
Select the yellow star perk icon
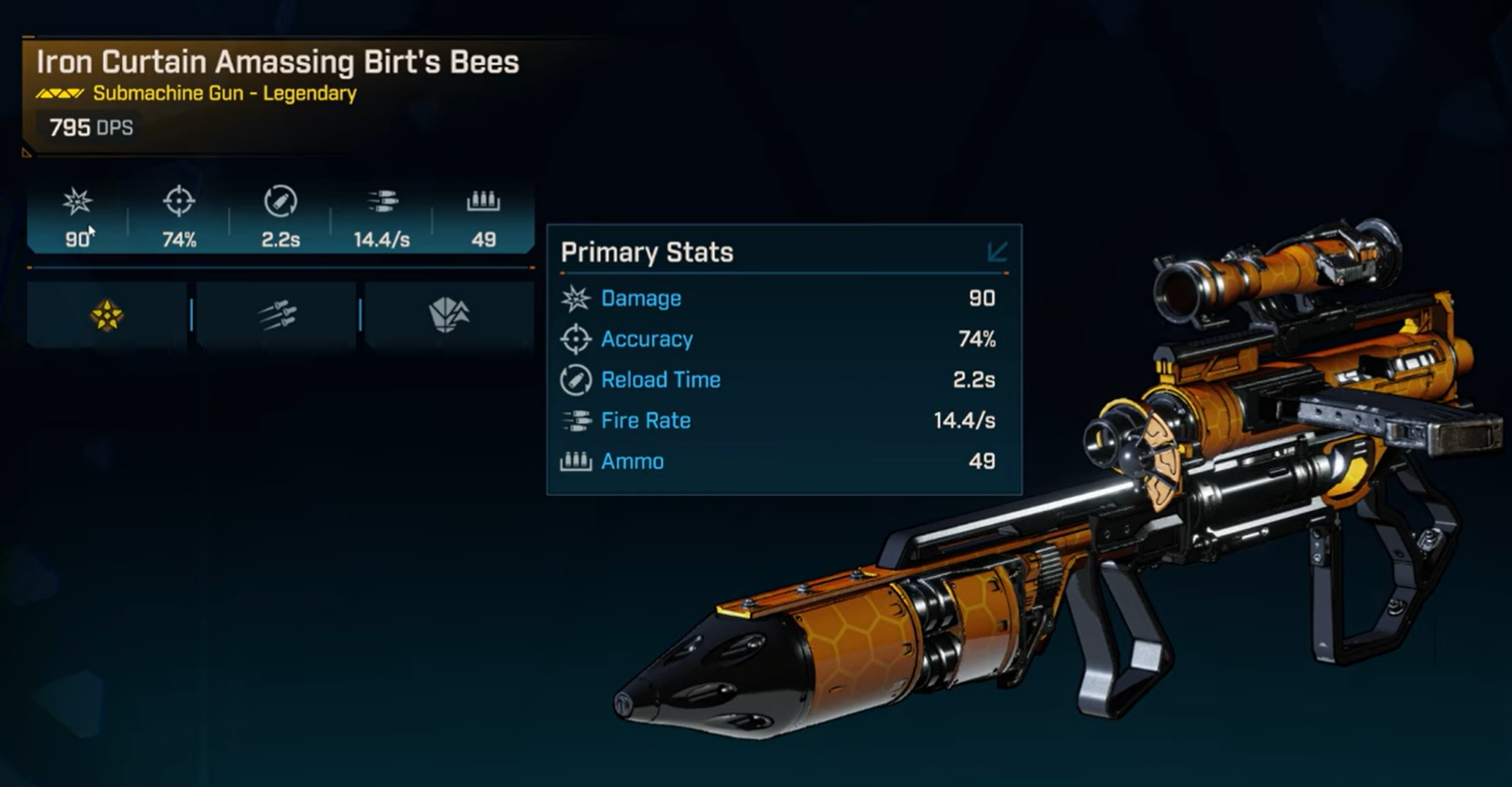click(x=107, y=315)
